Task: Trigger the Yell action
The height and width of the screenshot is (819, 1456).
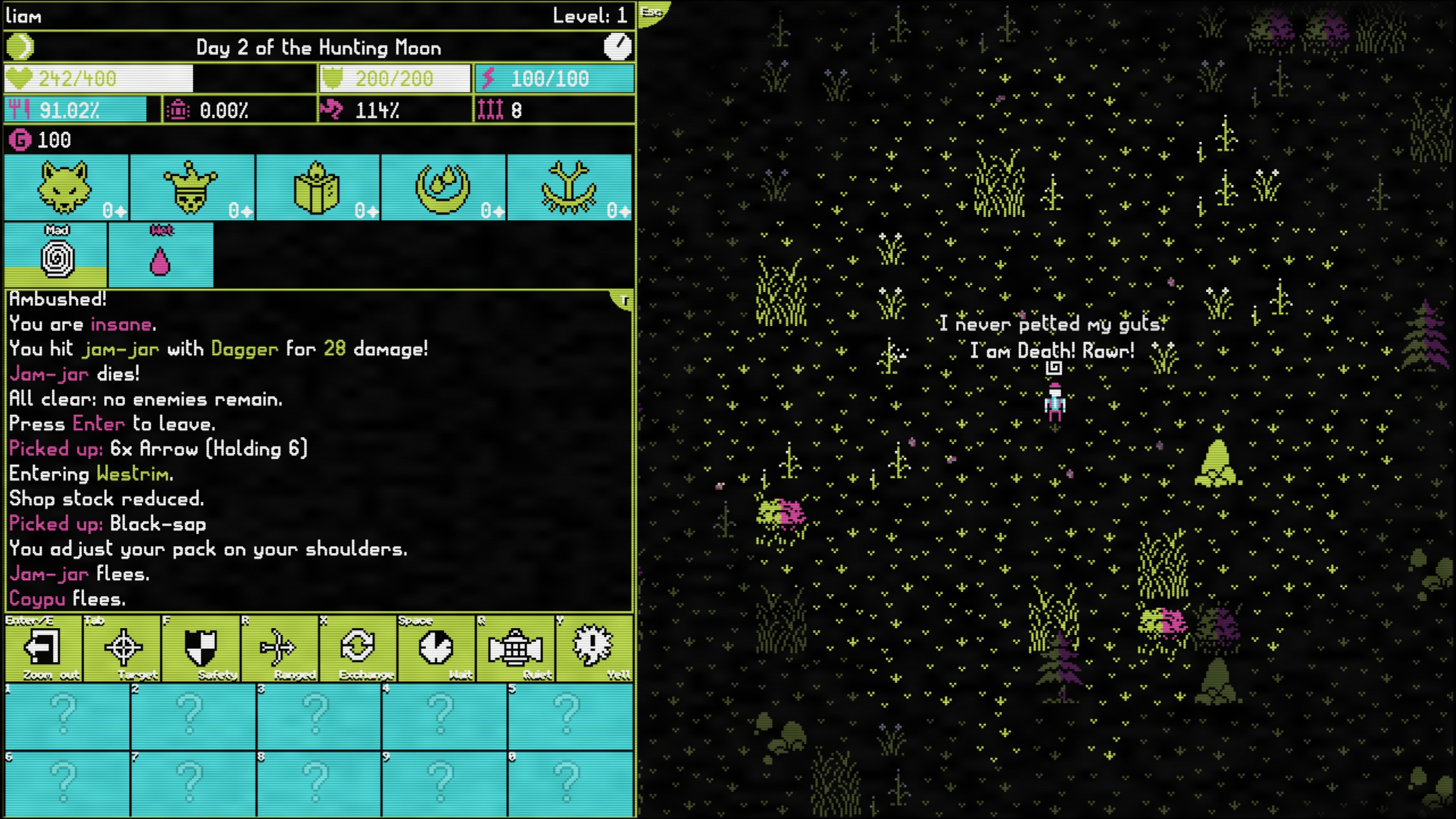Action: click(x=594, y=648)
